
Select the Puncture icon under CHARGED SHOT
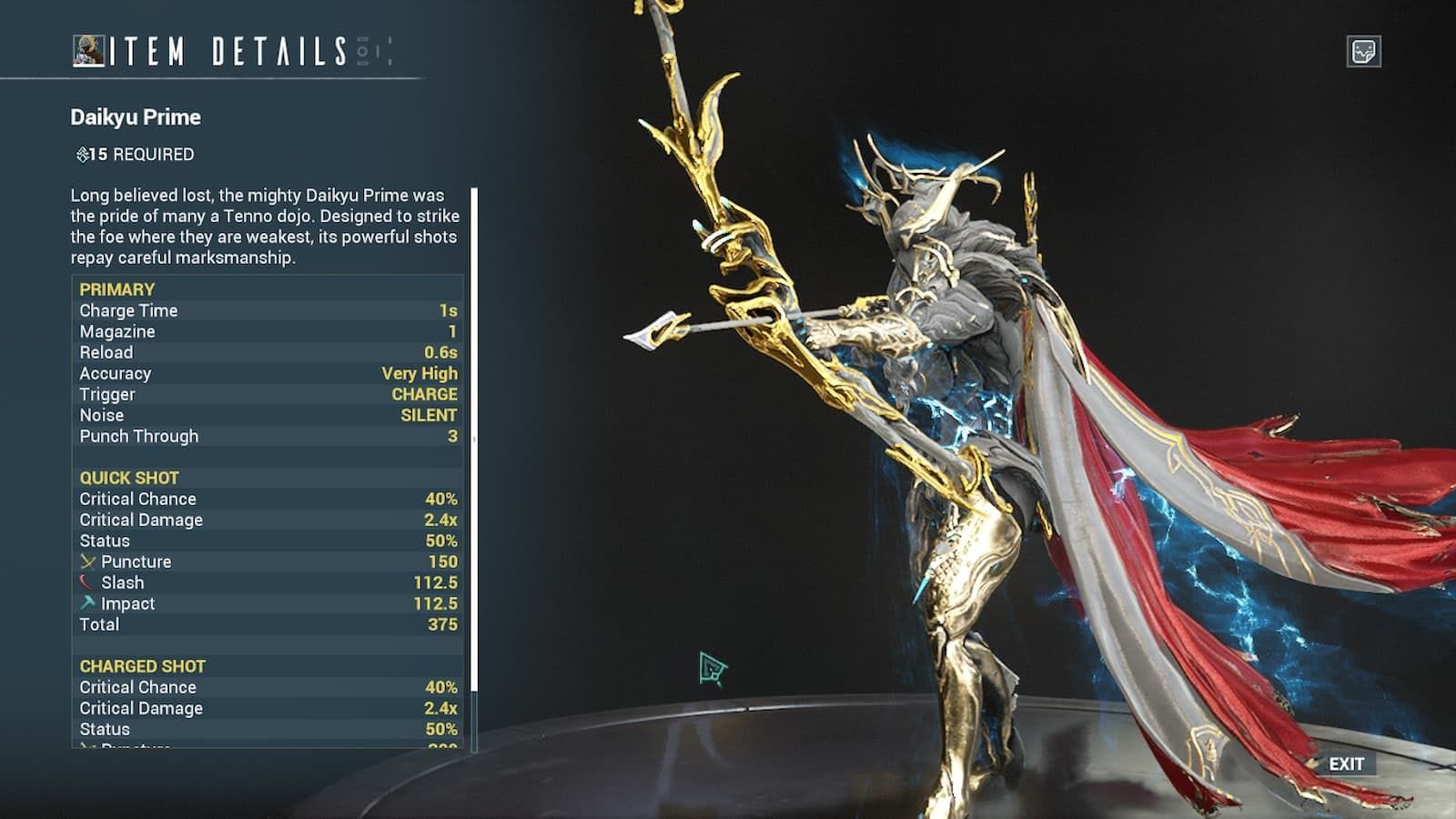pyautogui.click(x=86, y=748)
